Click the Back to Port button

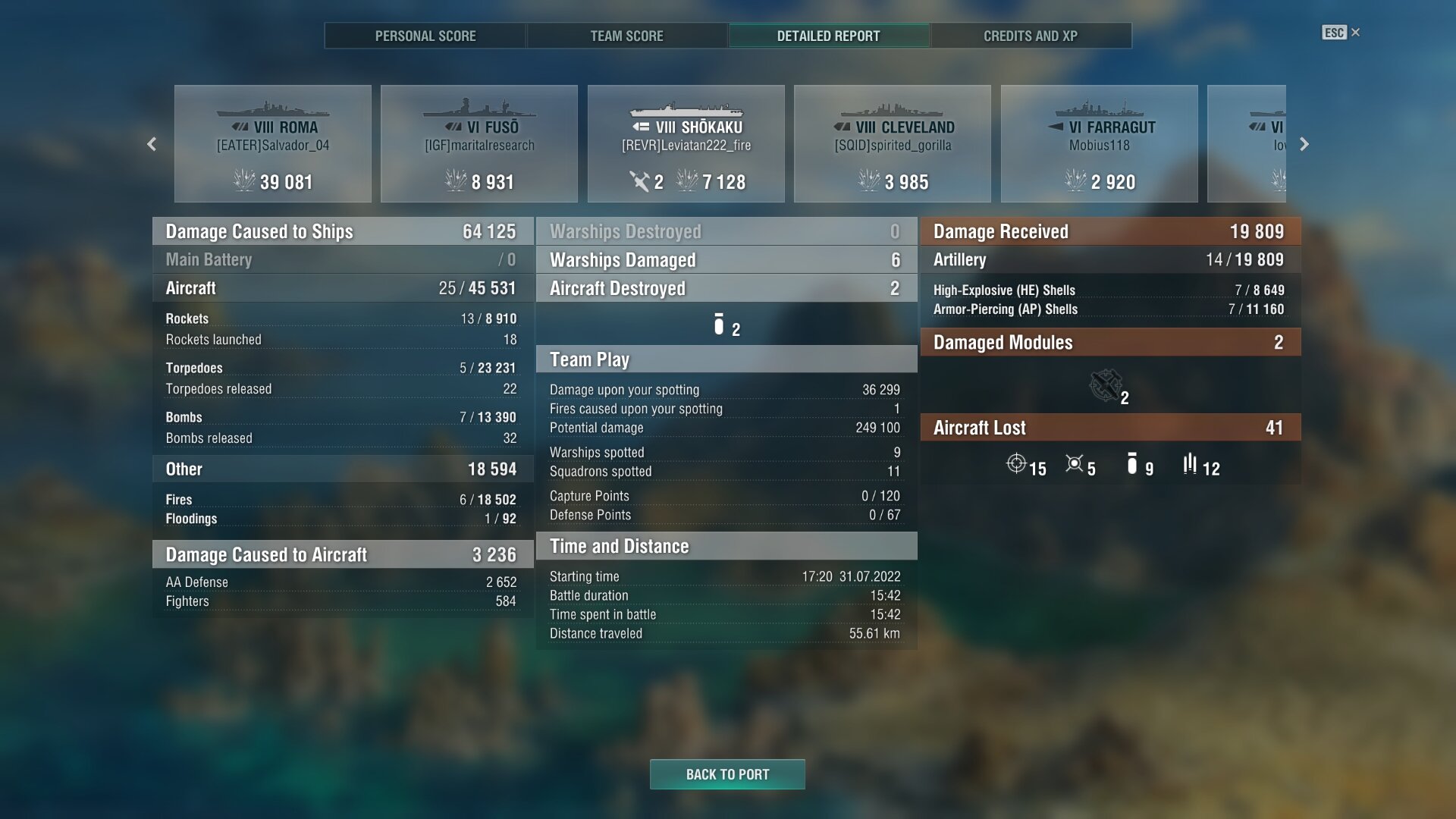point(727,774)
